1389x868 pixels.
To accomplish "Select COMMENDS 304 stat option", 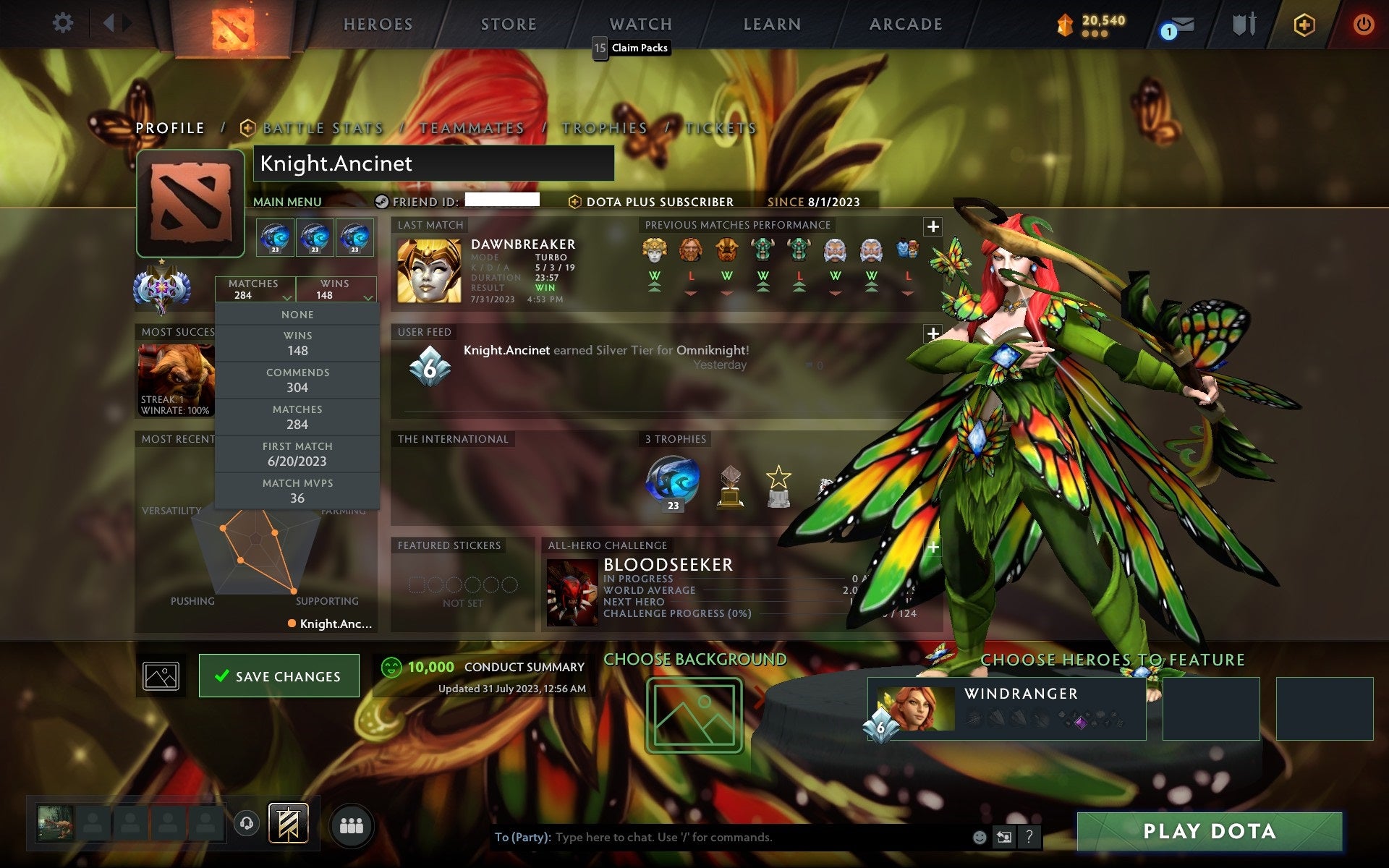I will coord(298,380).
